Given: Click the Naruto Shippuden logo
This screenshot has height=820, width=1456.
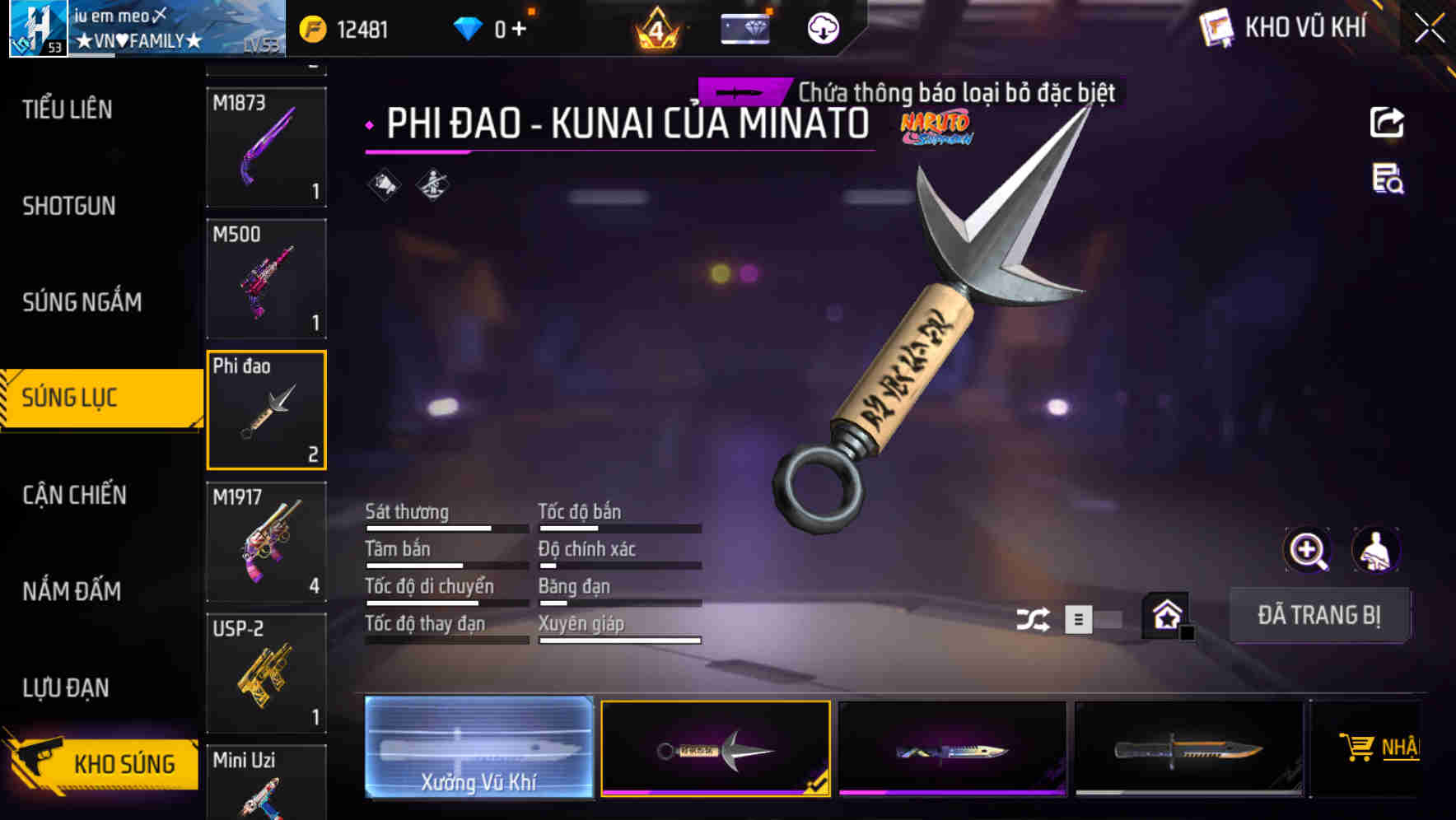Looking at the screenshot, I should 936,128.
